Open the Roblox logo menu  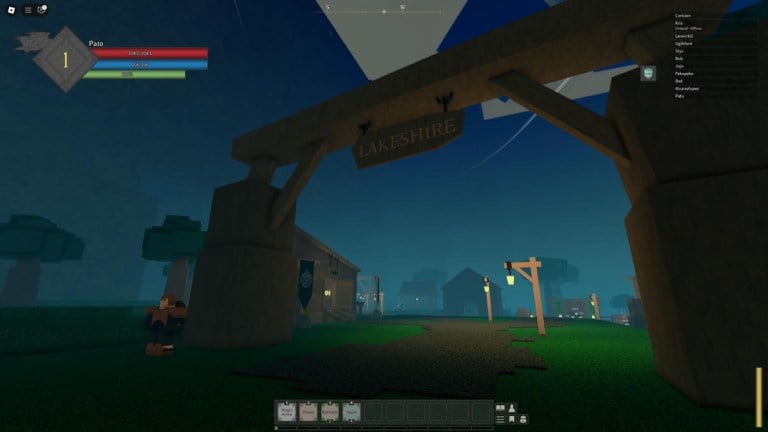tap(9, 9)
